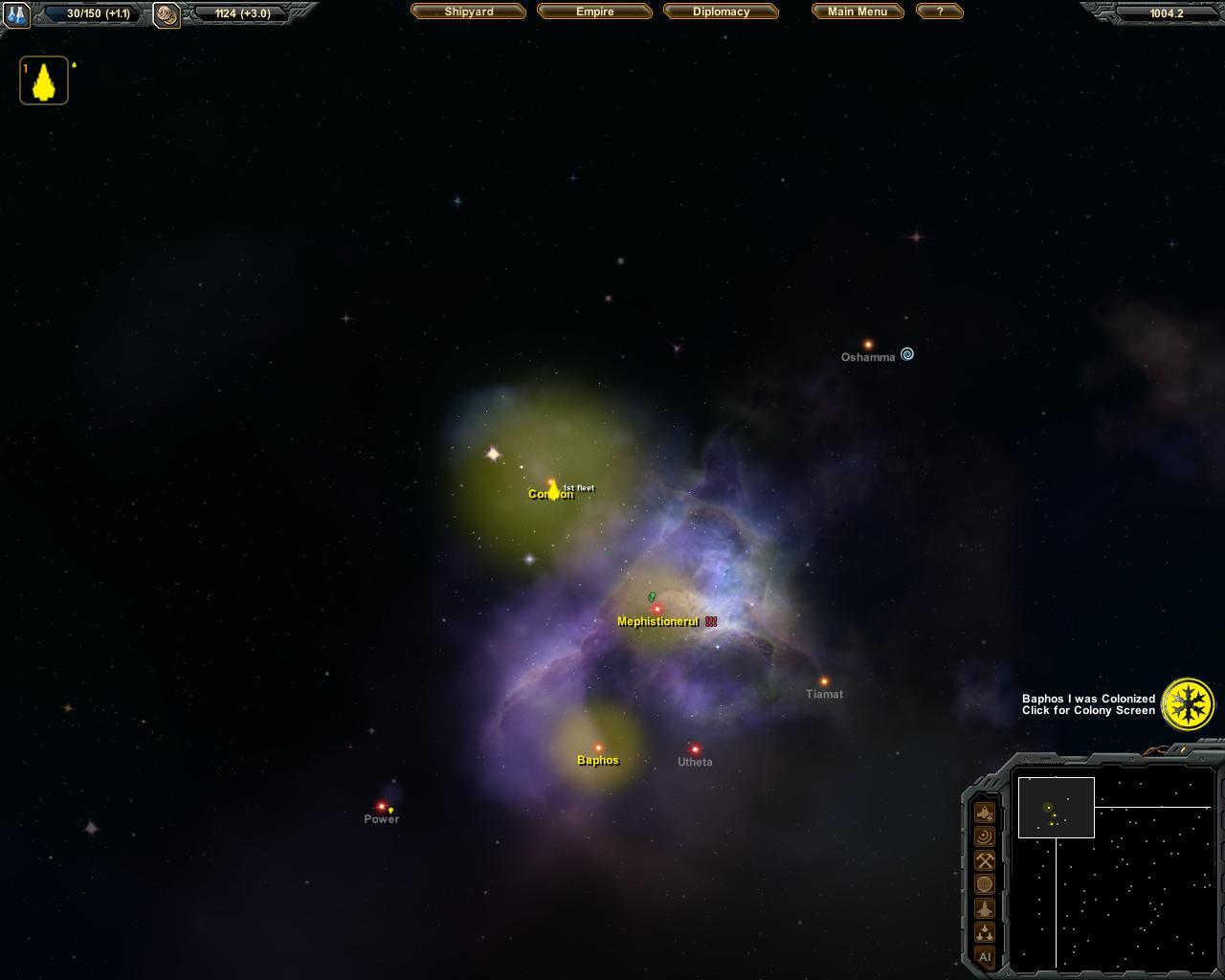Open the Baphos I colonized notification
This screenshot has height=980, width=1225.
point(1188,703)
